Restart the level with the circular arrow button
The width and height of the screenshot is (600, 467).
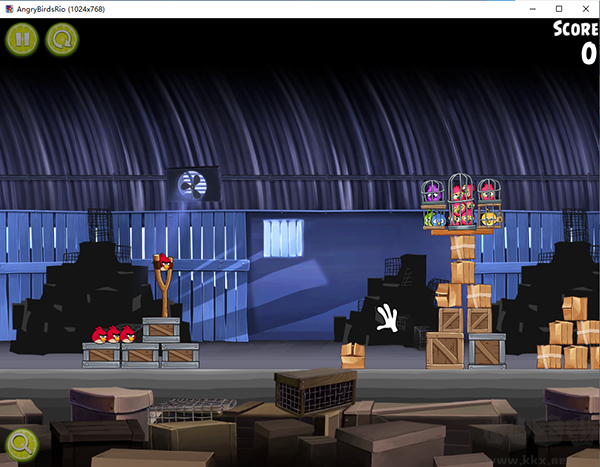pyautogui.click(x=60, y=40)
